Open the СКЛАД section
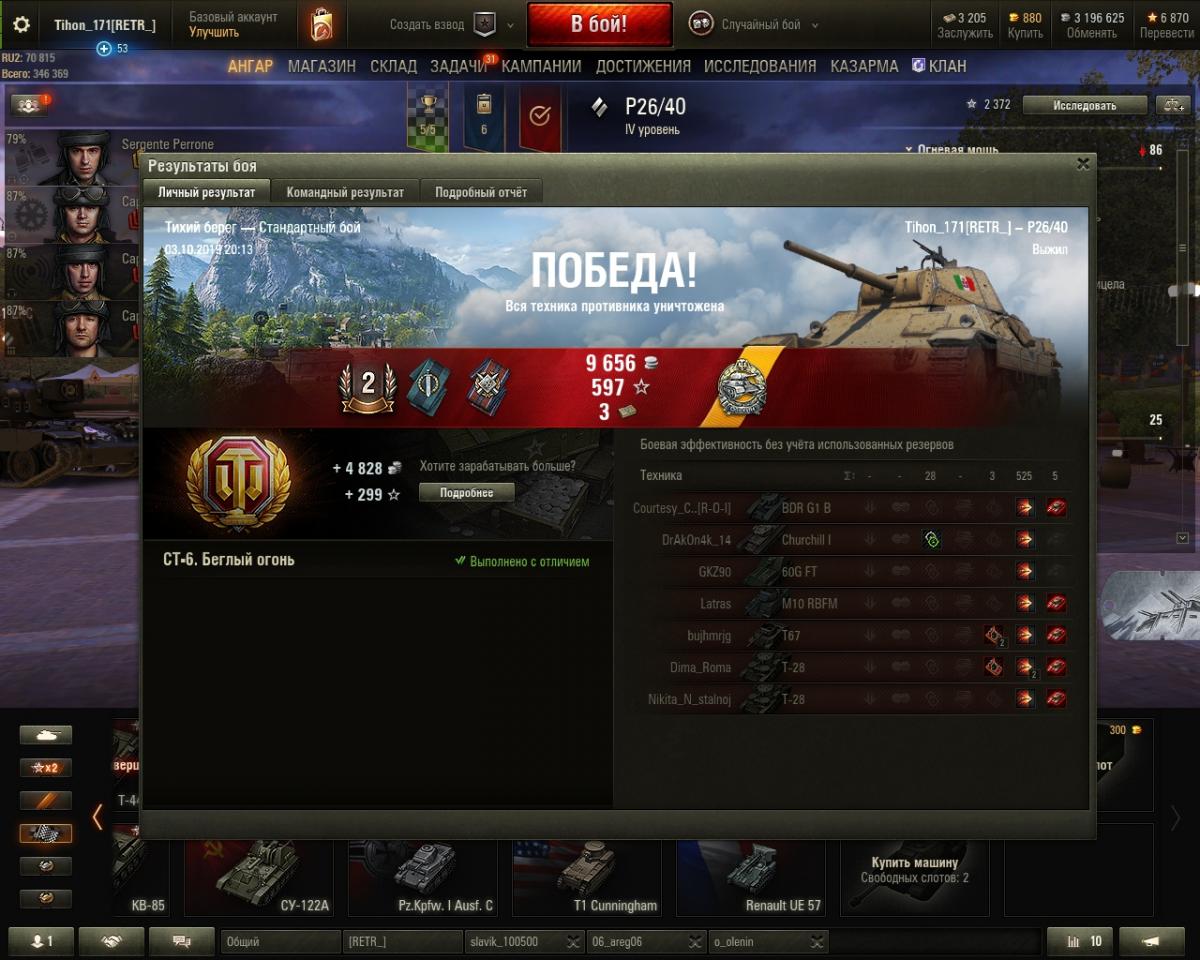This screenshot has height=960, width=1200. point(393,66)
